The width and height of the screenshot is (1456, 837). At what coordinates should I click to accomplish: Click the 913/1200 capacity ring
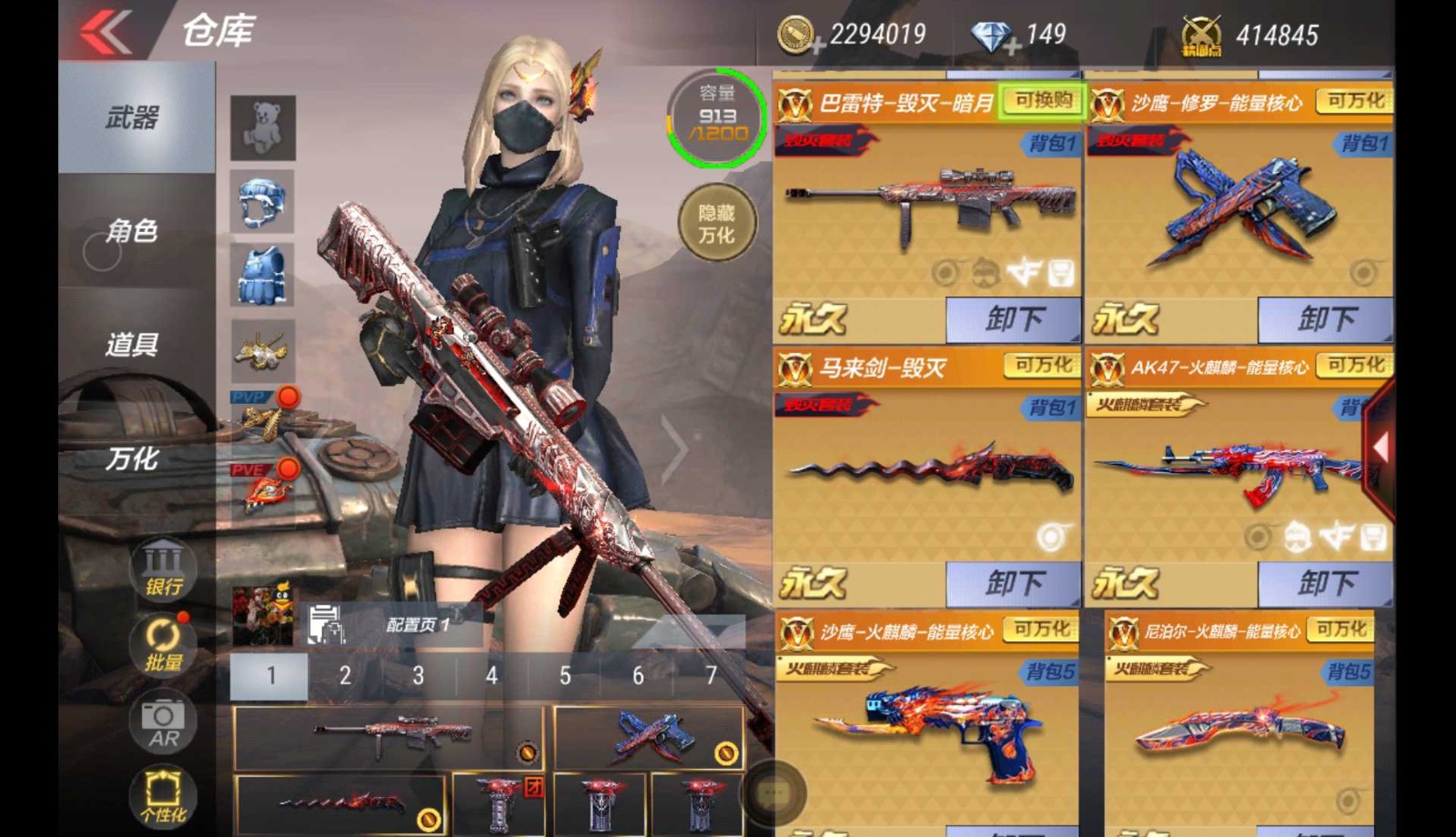click(x=718, y=118)
